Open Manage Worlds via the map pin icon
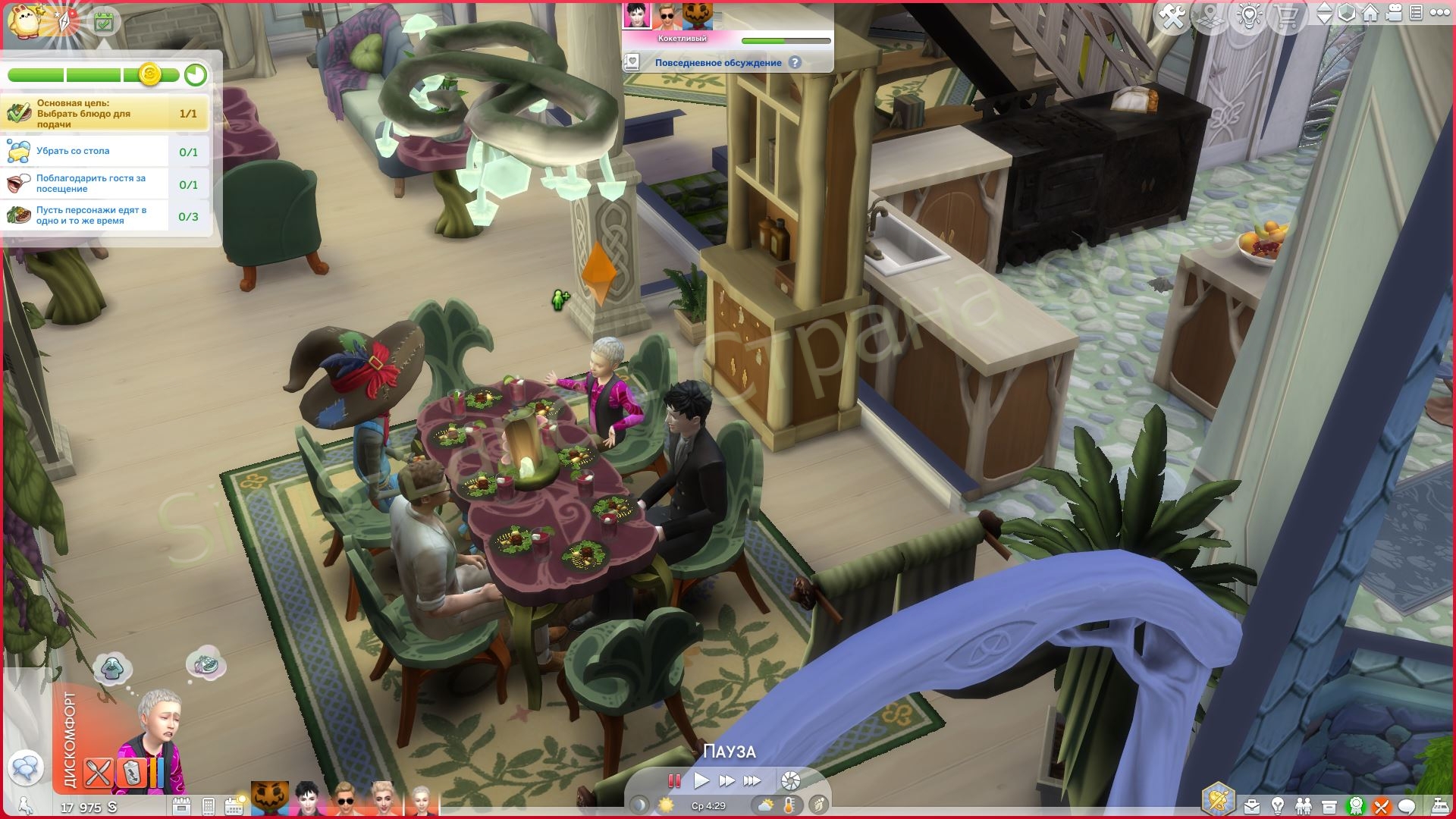 pyautogui.click(x=1210, y=13)
